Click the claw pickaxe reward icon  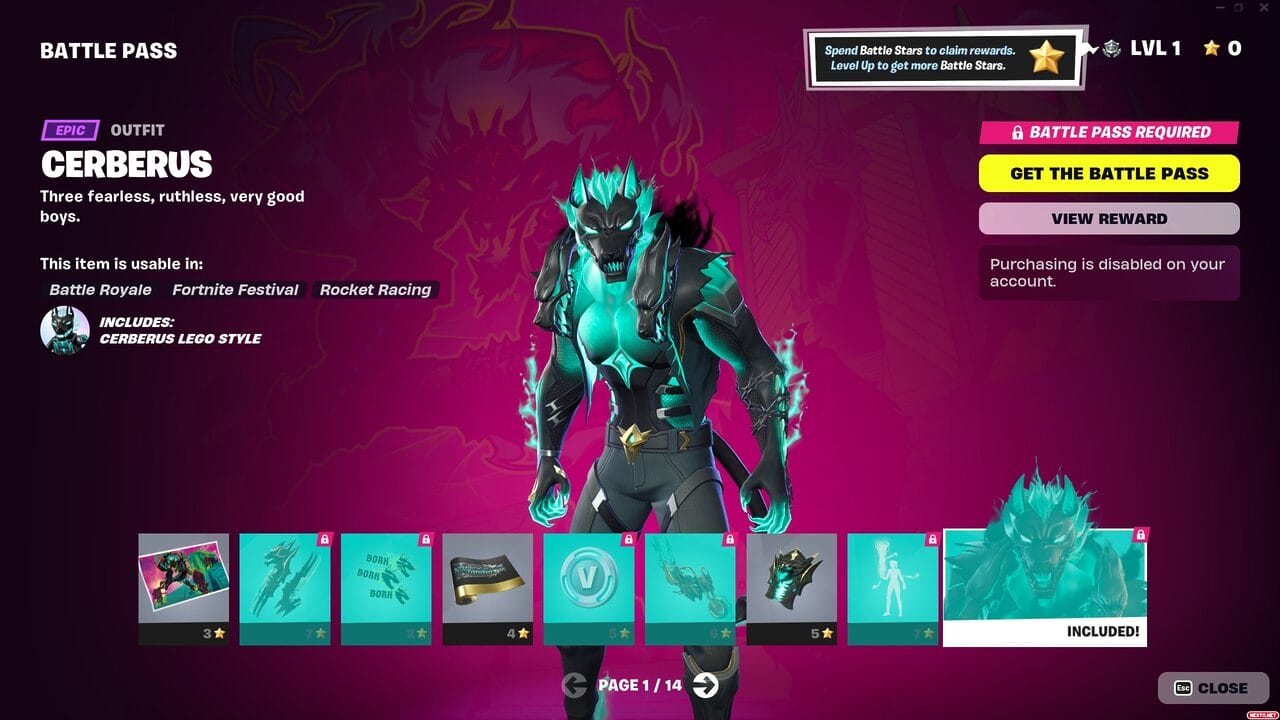(x=284, y=578)
